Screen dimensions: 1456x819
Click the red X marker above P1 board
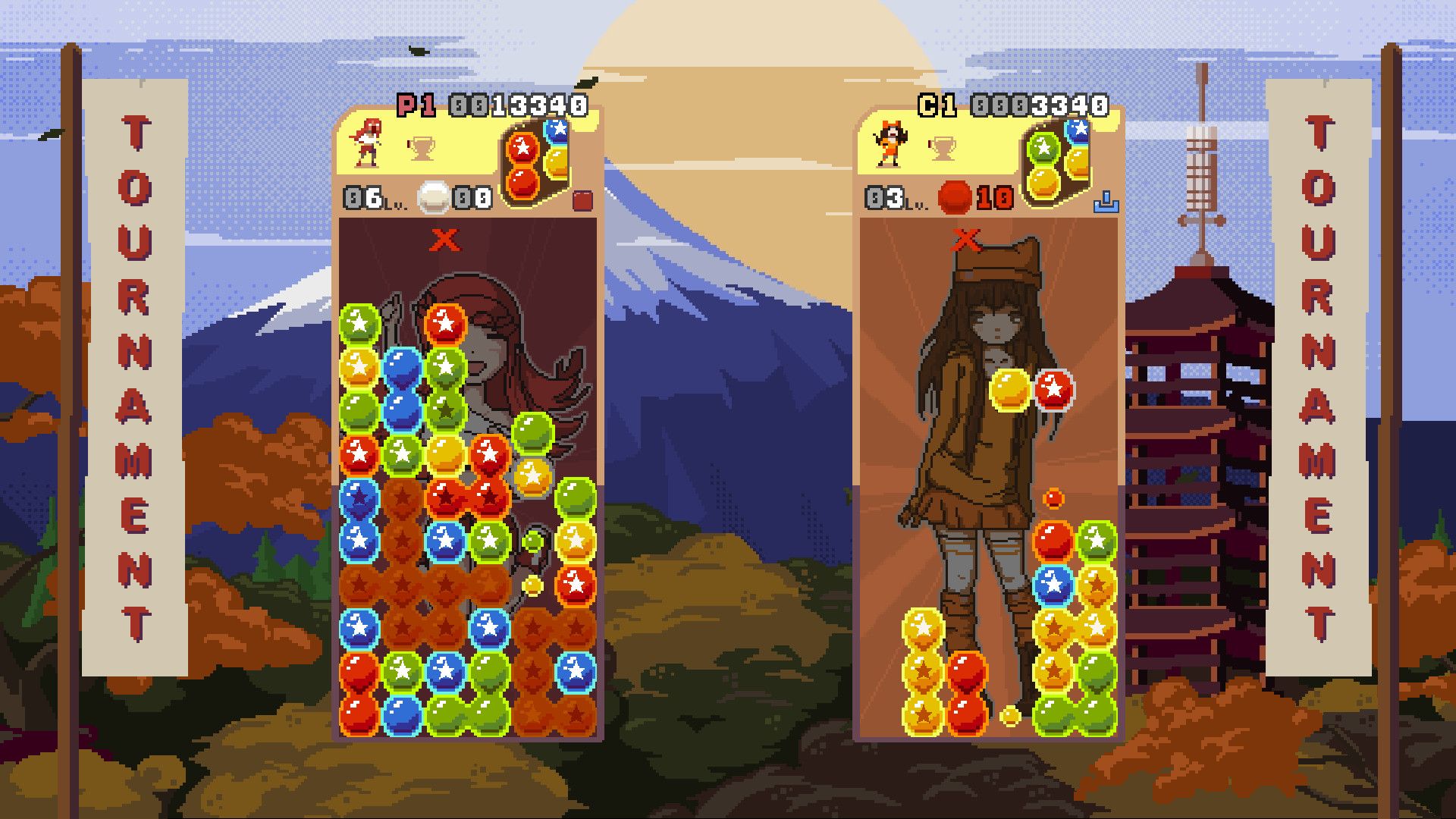(444, 239)
